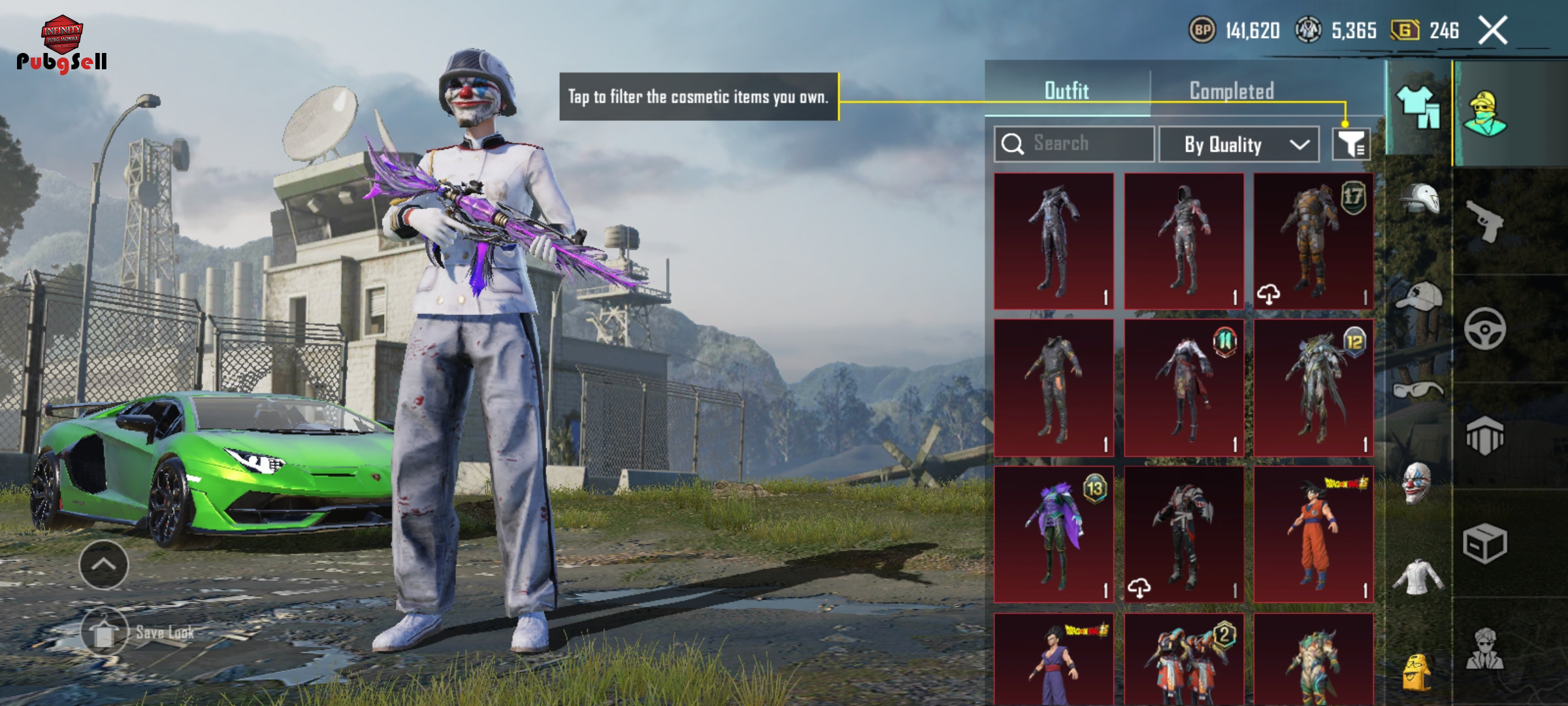Image resolution: width=1568 pixels, height=706 pixels.
Task: Choose the Goku orange gi outfit
Action: click(x=1313, y=534)
